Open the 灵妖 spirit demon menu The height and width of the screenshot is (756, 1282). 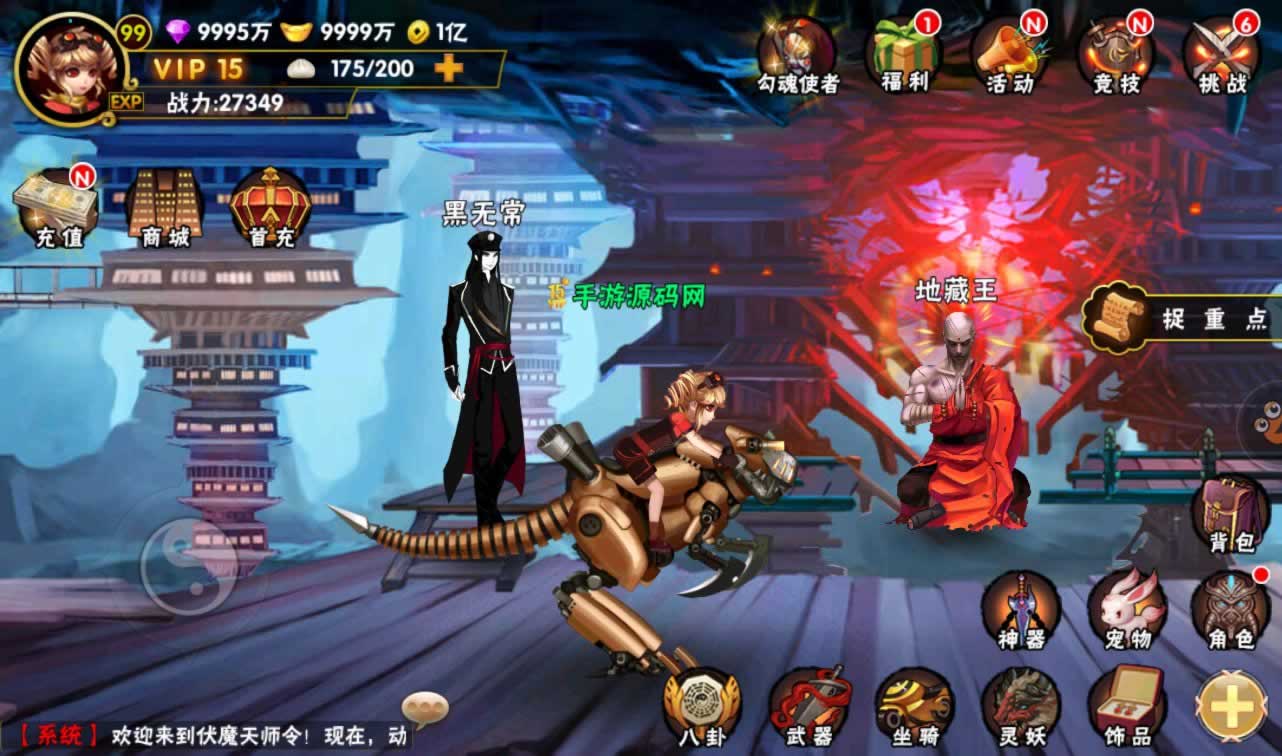[x=1020, y=707]
